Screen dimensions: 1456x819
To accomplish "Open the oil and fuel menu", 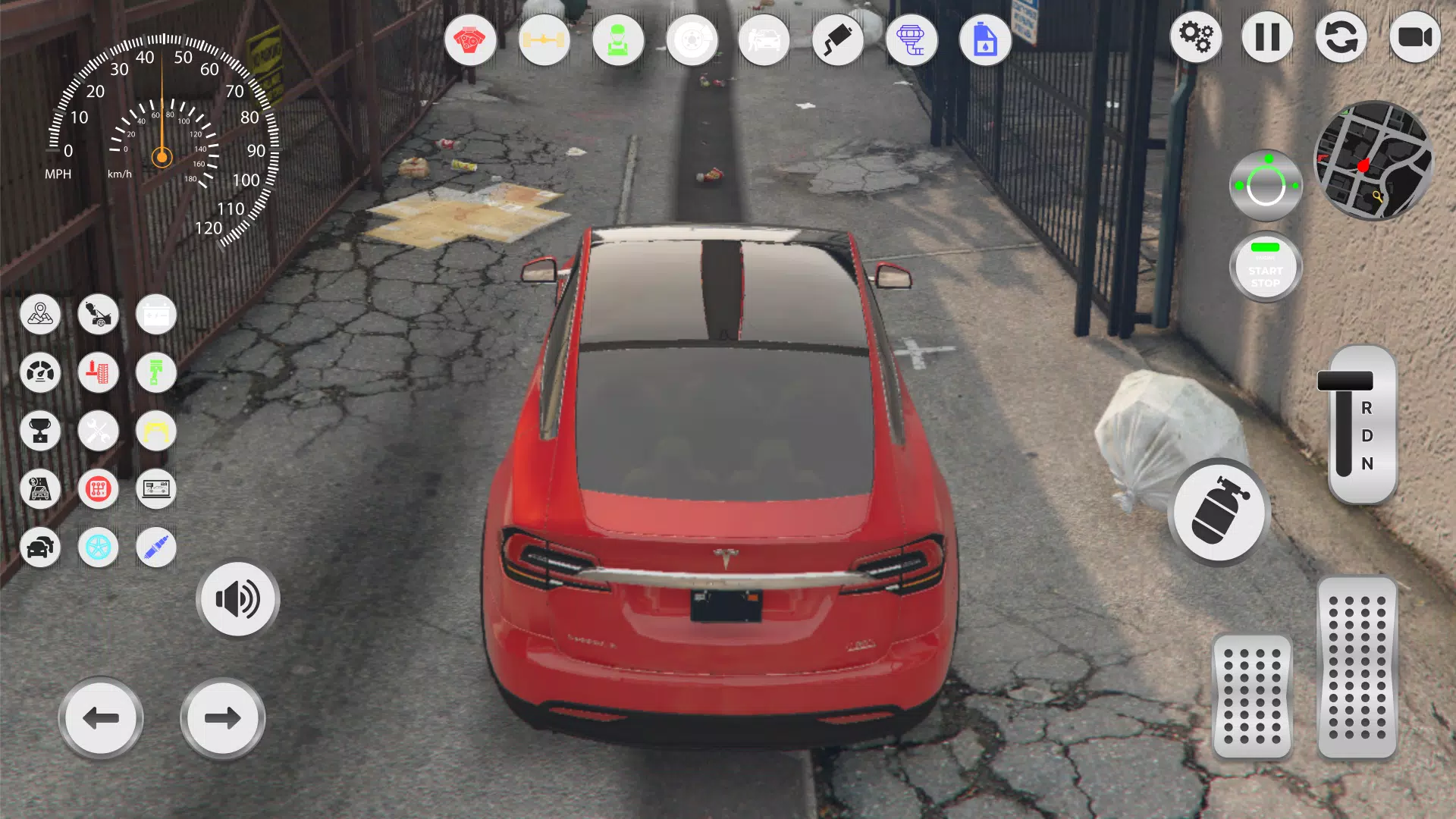I will (984, 40).
